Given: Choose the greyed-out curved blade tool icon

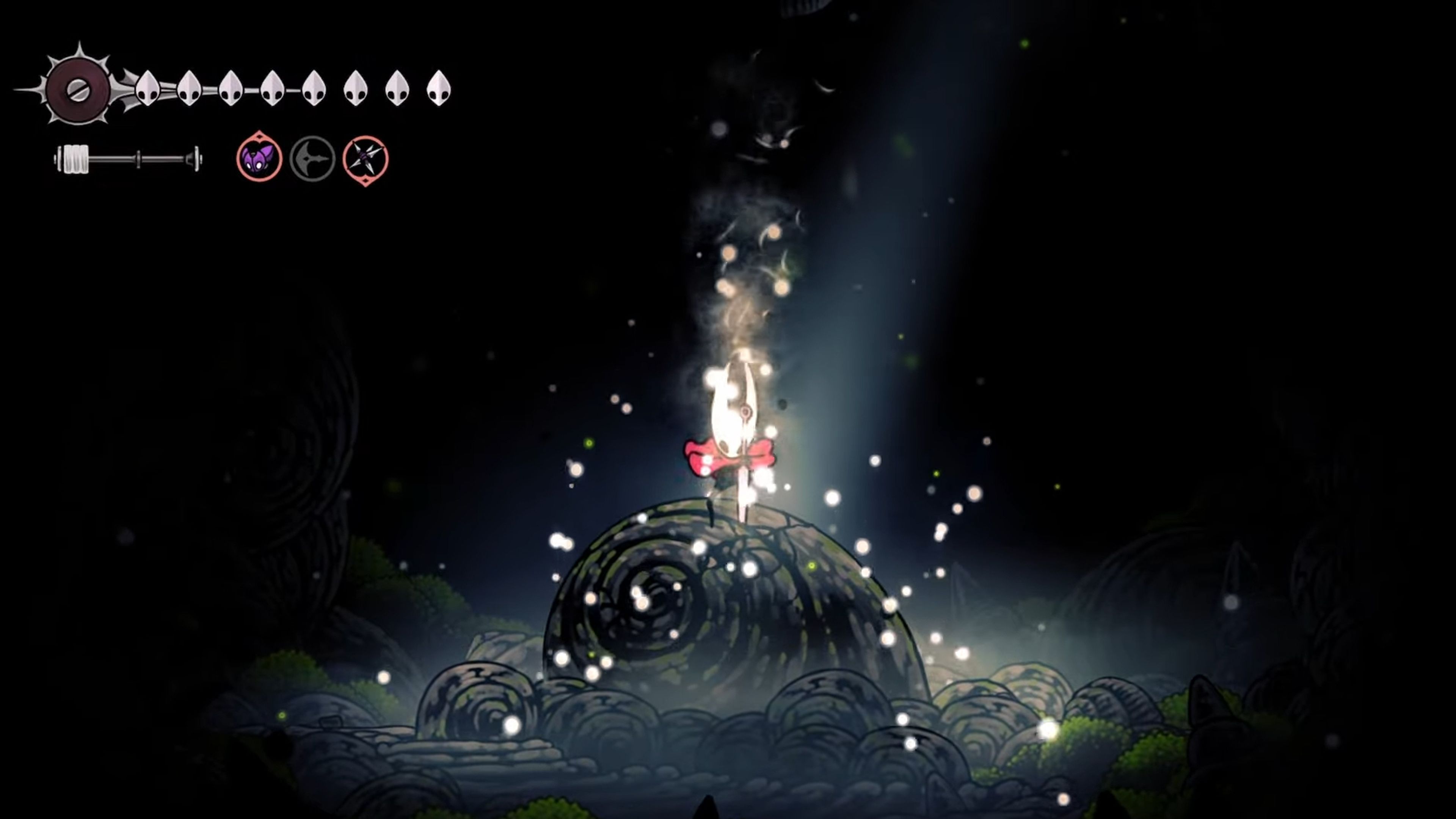Looking at the screenshot, I should [312, 159].
